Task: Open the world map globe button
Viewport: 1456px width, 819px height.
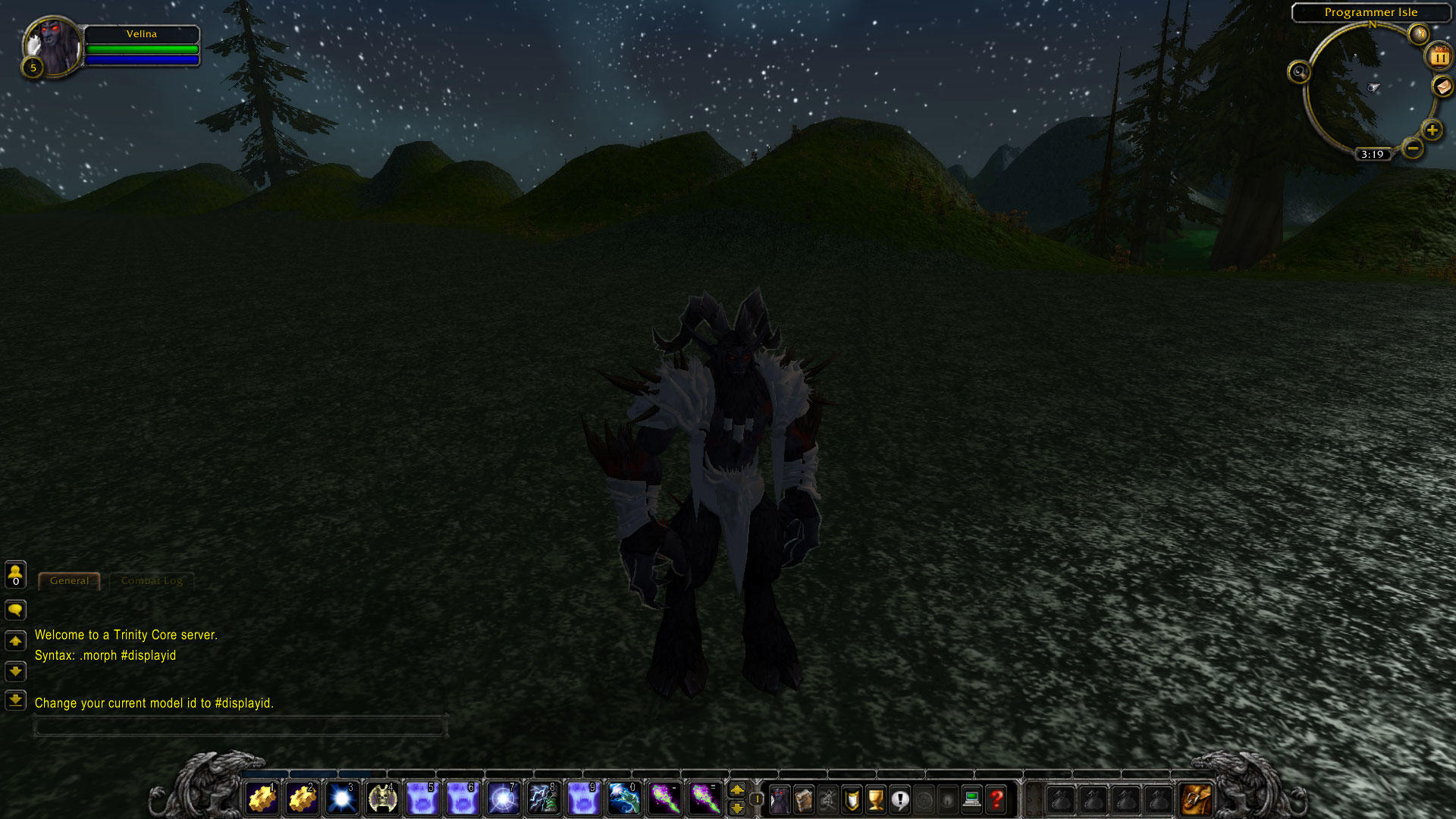Action: click(1418, 33)
